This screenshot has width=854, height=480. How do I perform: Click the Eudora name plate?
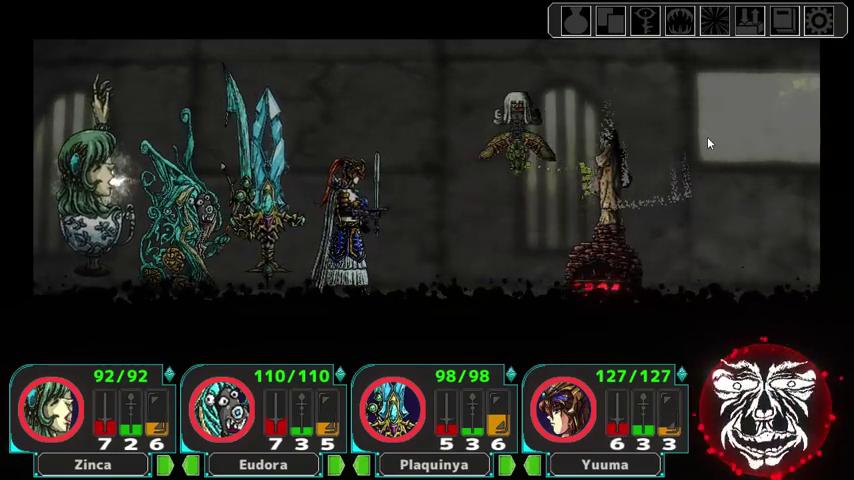click(264, 465)
